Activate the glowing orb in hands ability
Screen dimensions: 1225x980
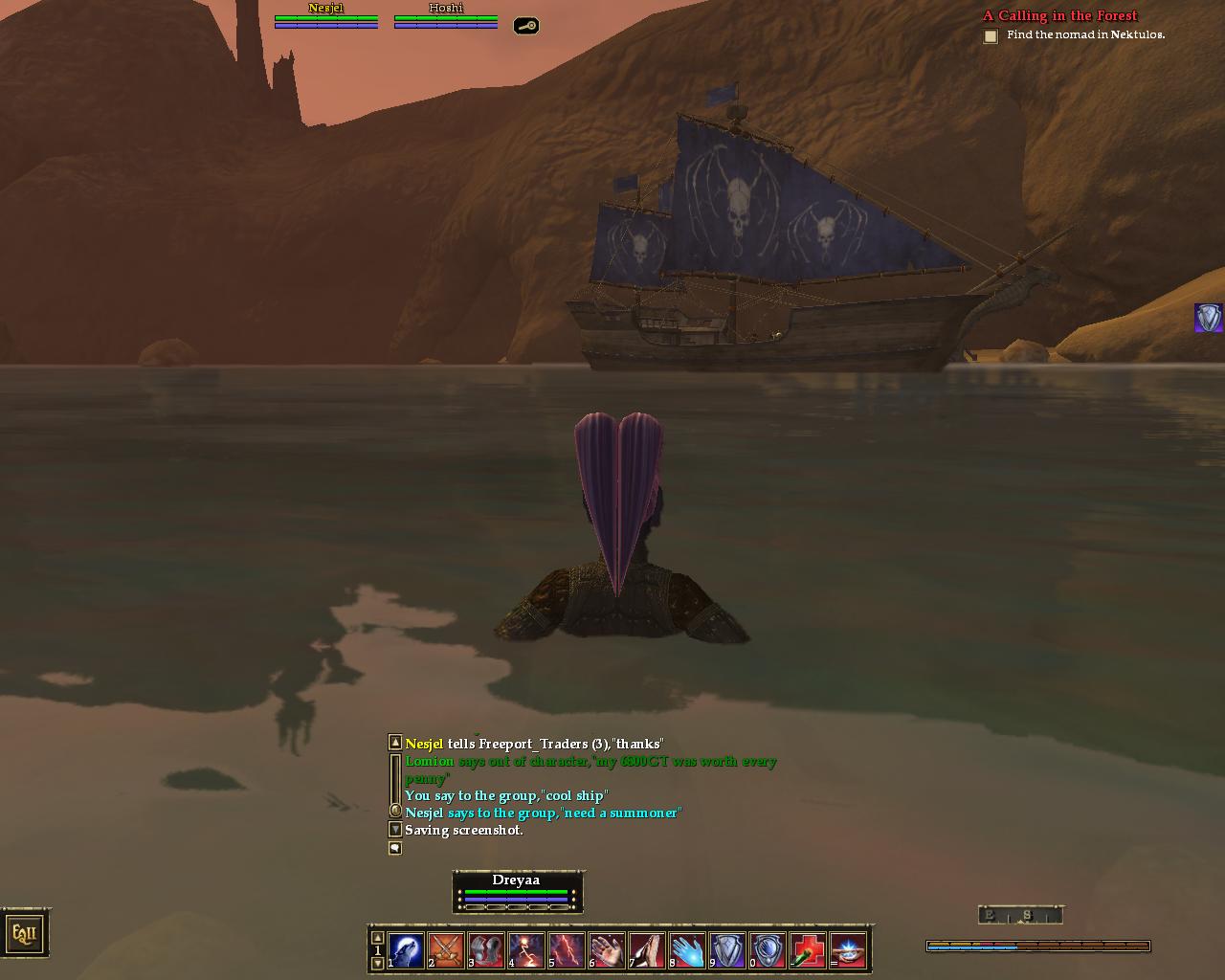click(x=849, y=951)
